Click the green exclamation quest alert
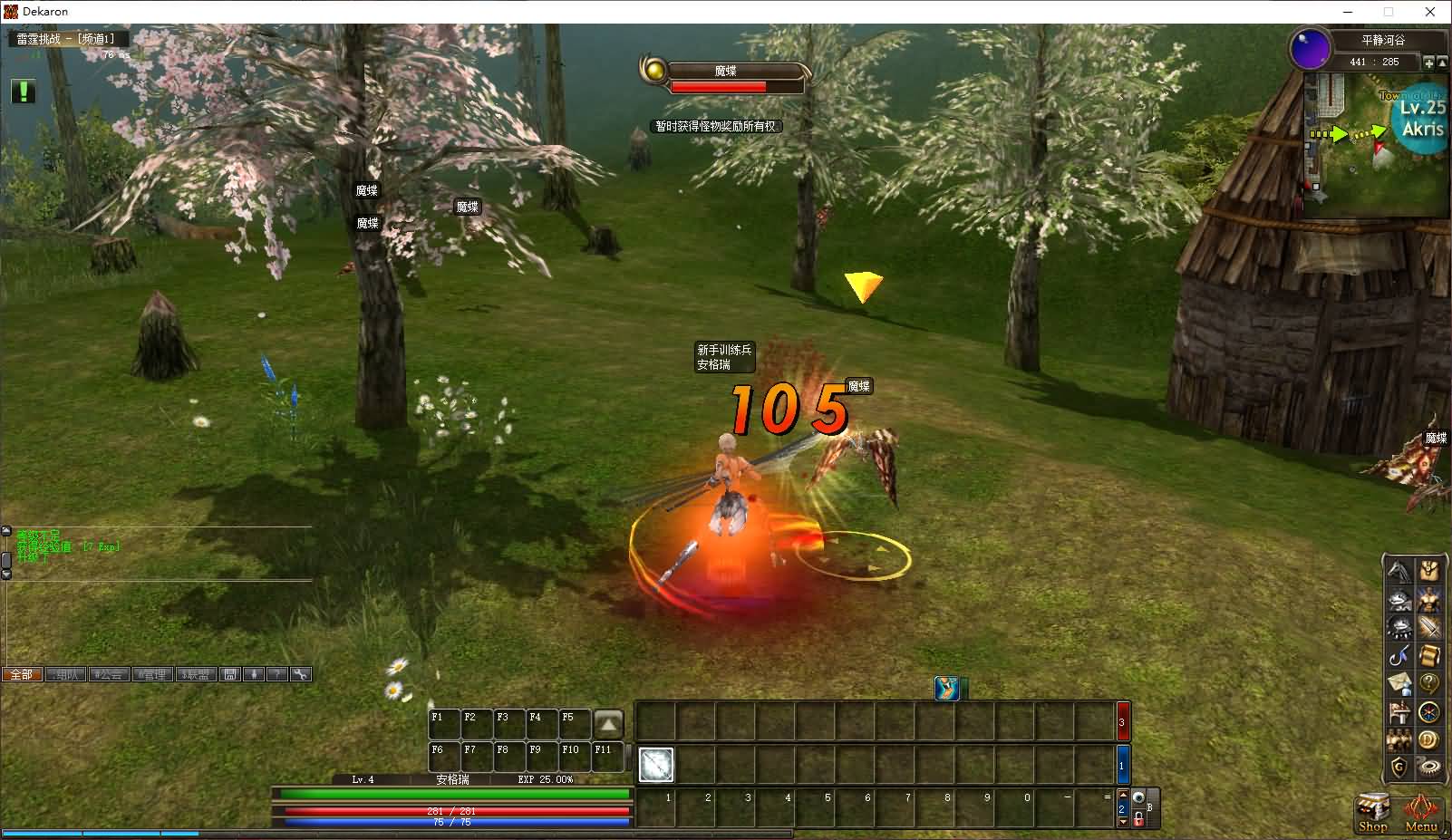This screenshot has width=1452, height=840. point(24,92)
